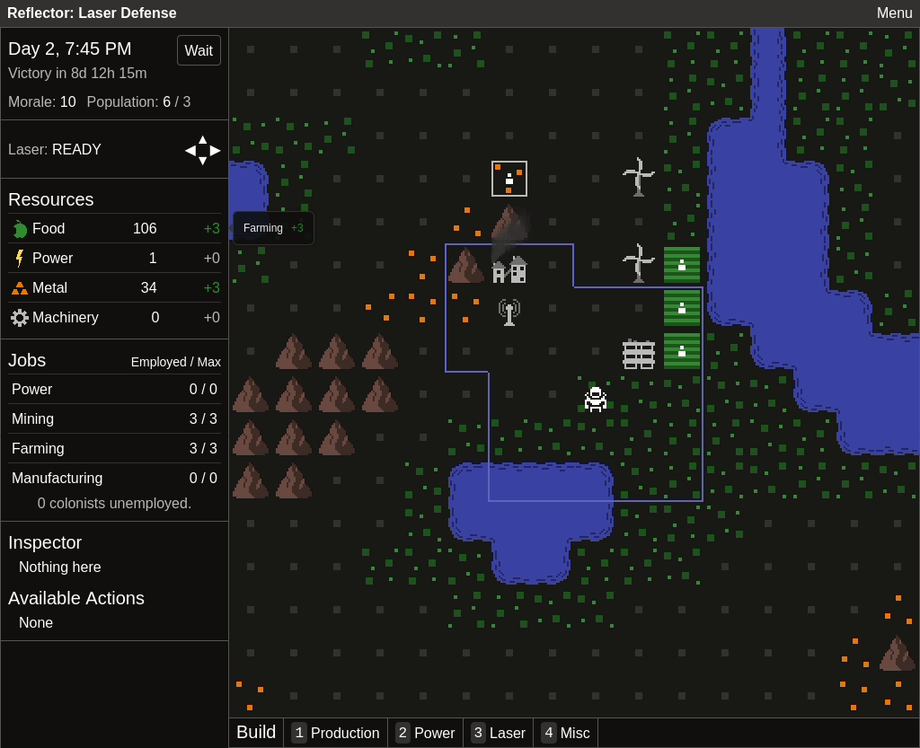Select the Power resource row
This screenshot has width=920, height=748.
tap(114, 258)
